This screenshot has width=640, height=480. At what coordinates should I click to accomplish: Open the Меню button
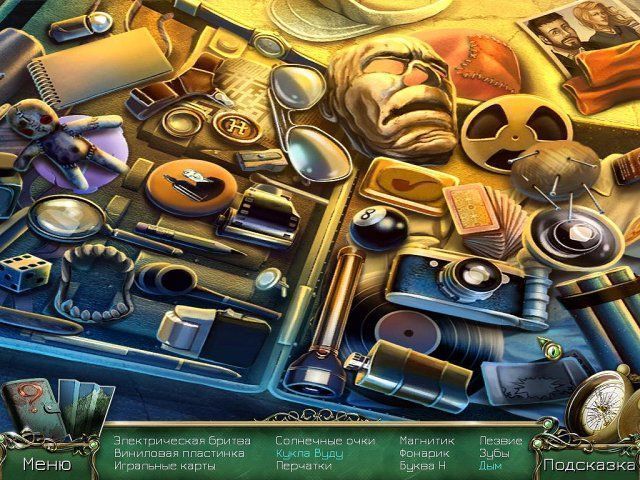click(x=48, y=464)
